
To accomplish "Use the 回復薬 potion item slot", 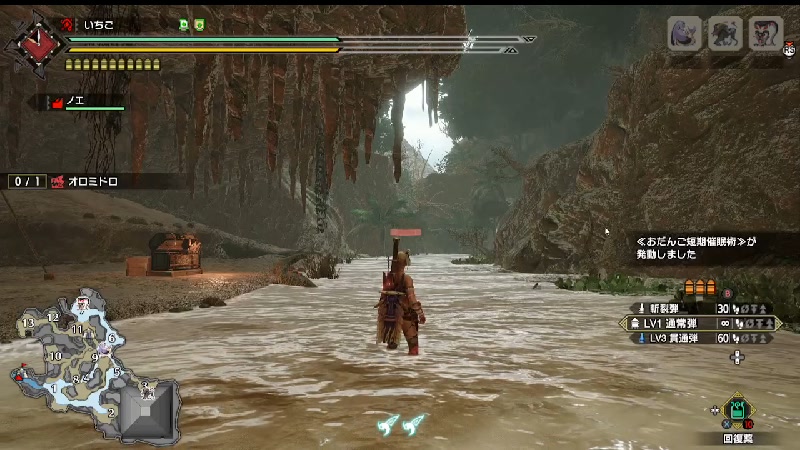I will coord(737,410).
